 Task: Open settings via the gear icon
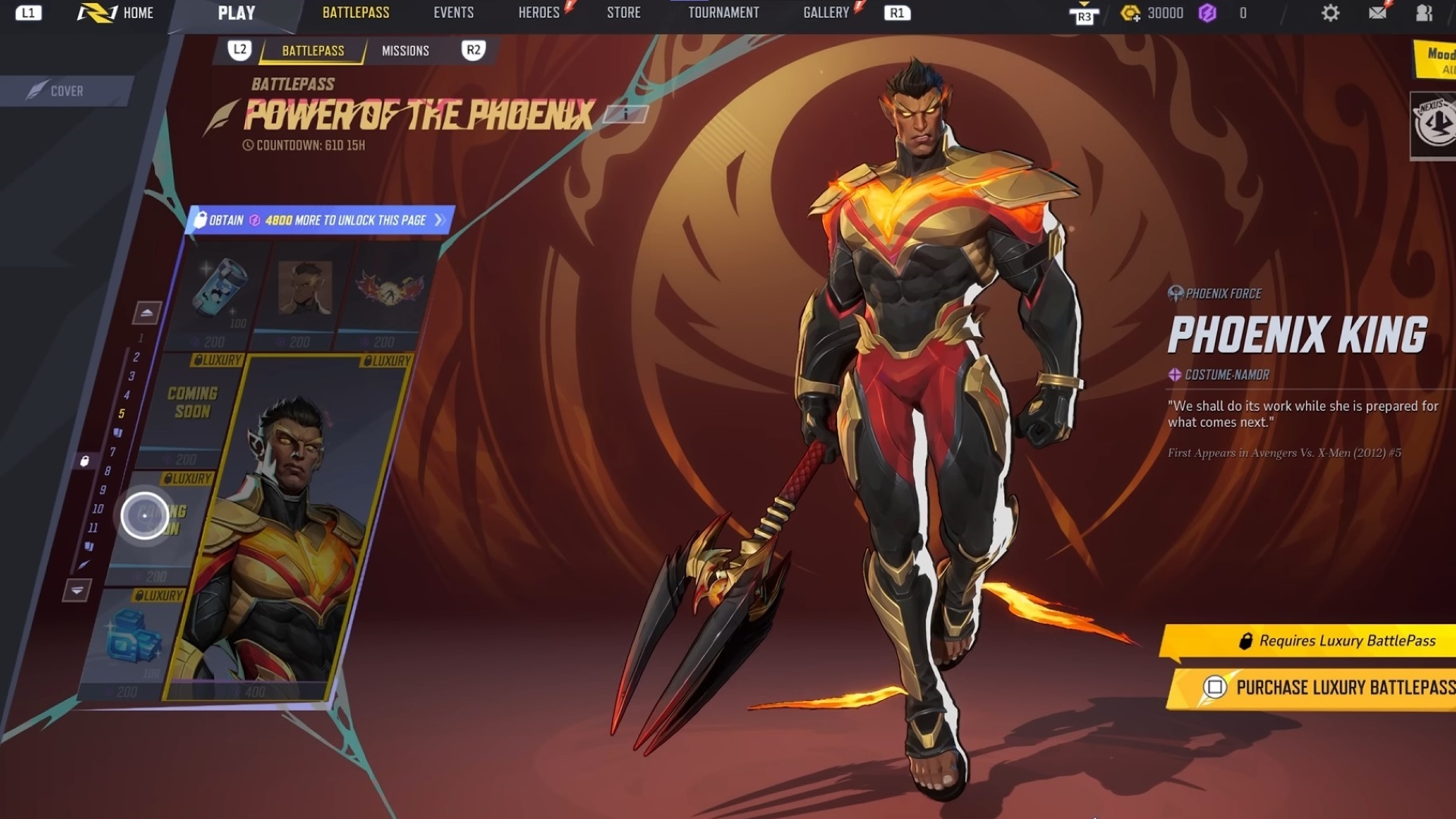(x=1330, y=13)
